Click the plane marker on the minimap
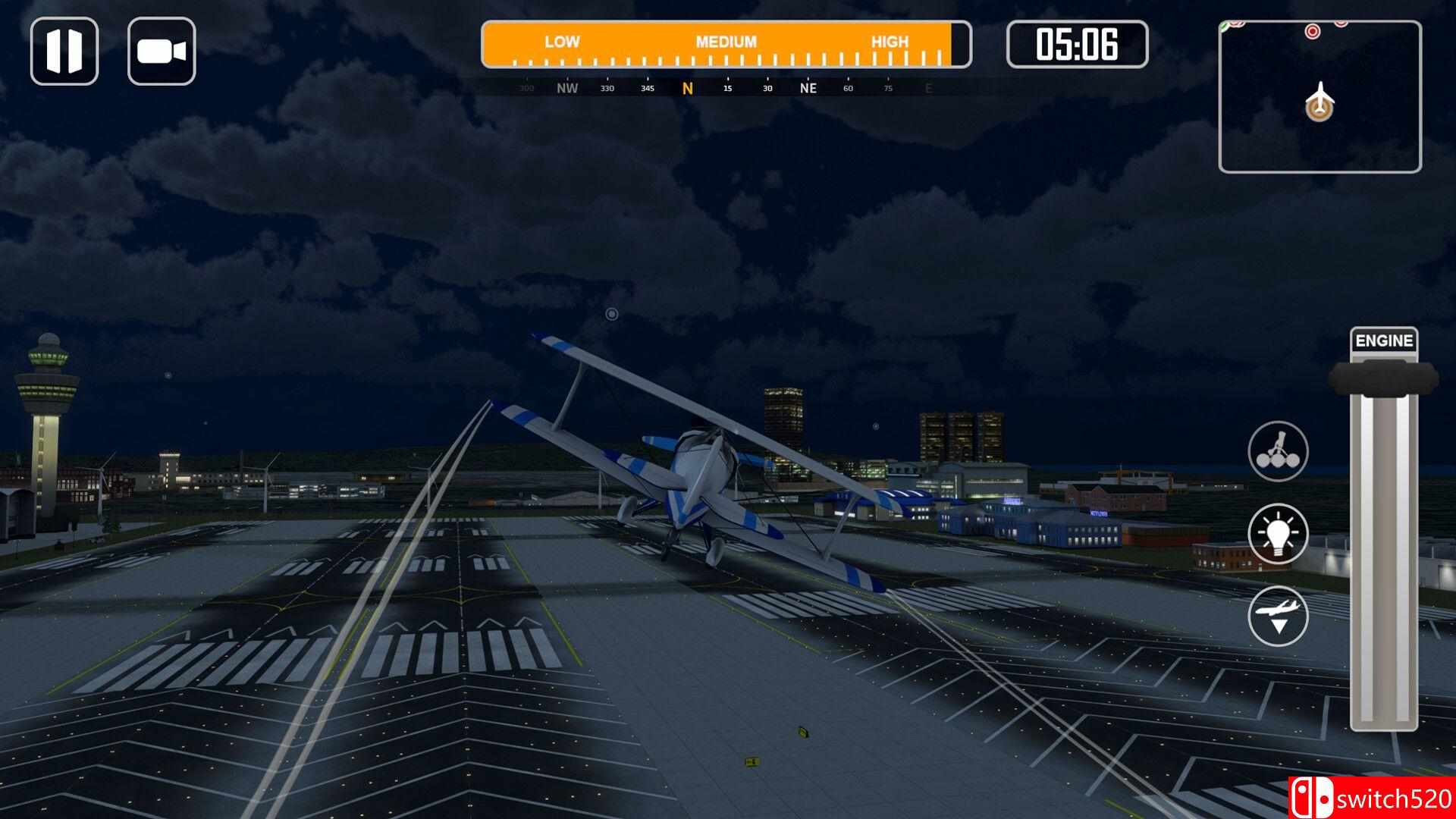Viewport: 1456px width, 819px height. (1320, 102)
